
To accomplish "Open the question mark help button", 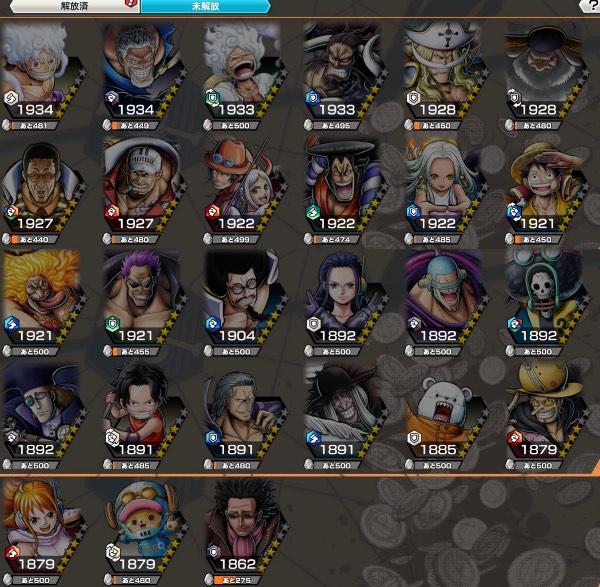I will click(590, 6).
